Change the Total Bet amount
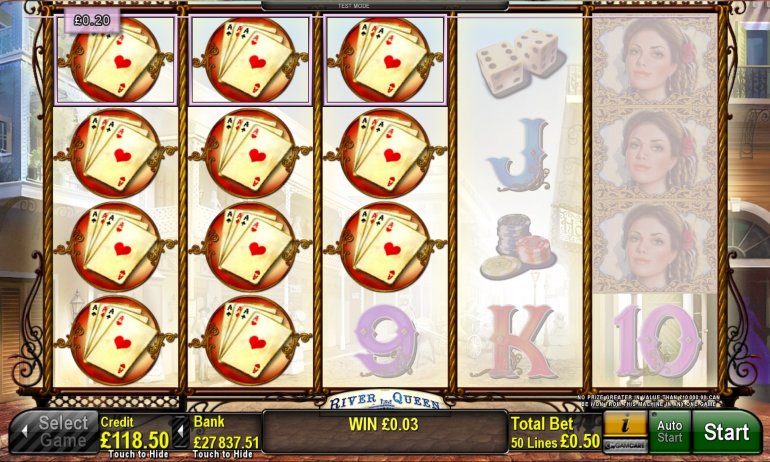770x462 pixels. [x=553, y=432]
